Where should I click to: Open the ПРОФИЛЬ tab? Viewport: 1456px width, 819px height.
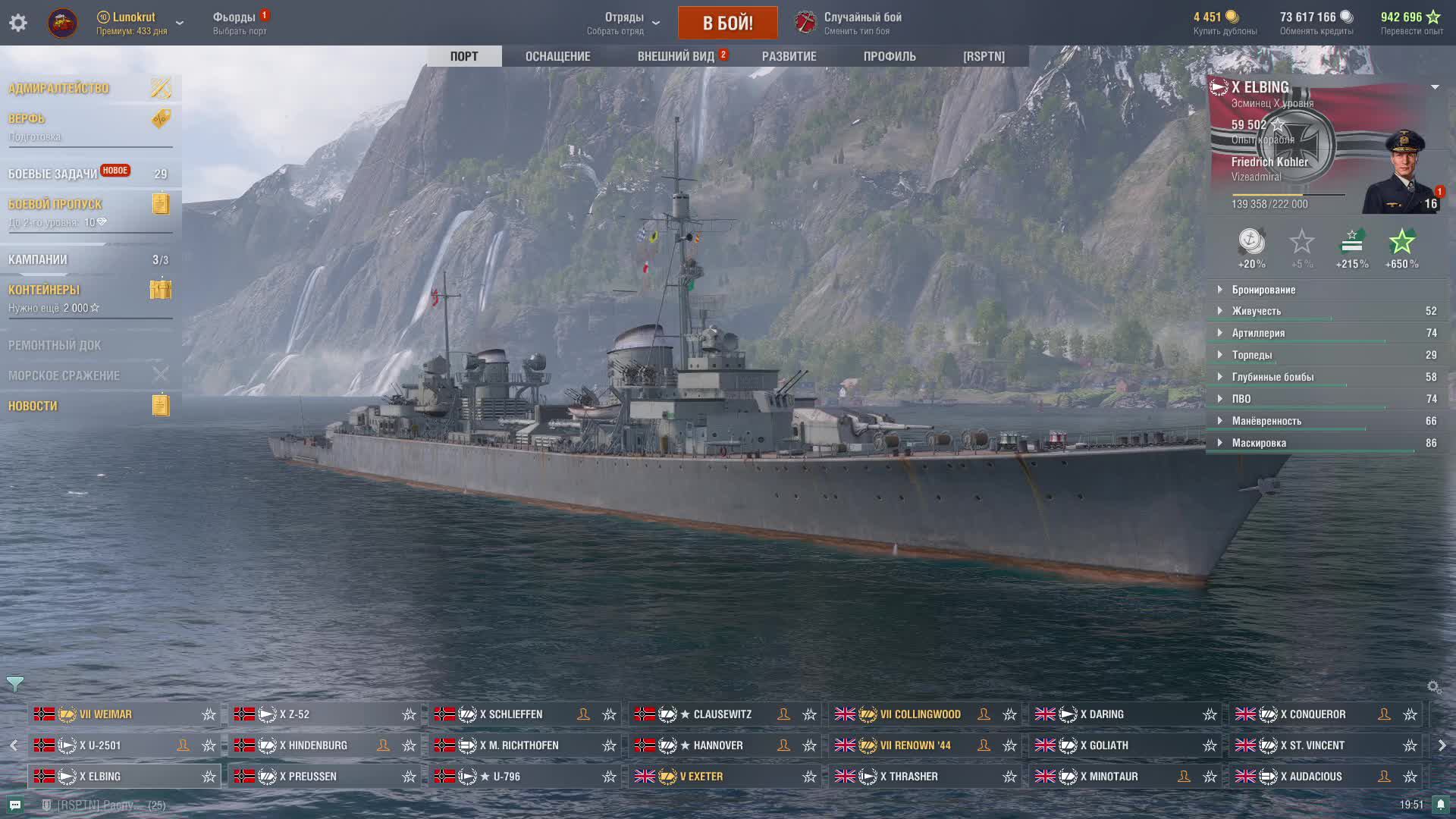tap(890, 56)
